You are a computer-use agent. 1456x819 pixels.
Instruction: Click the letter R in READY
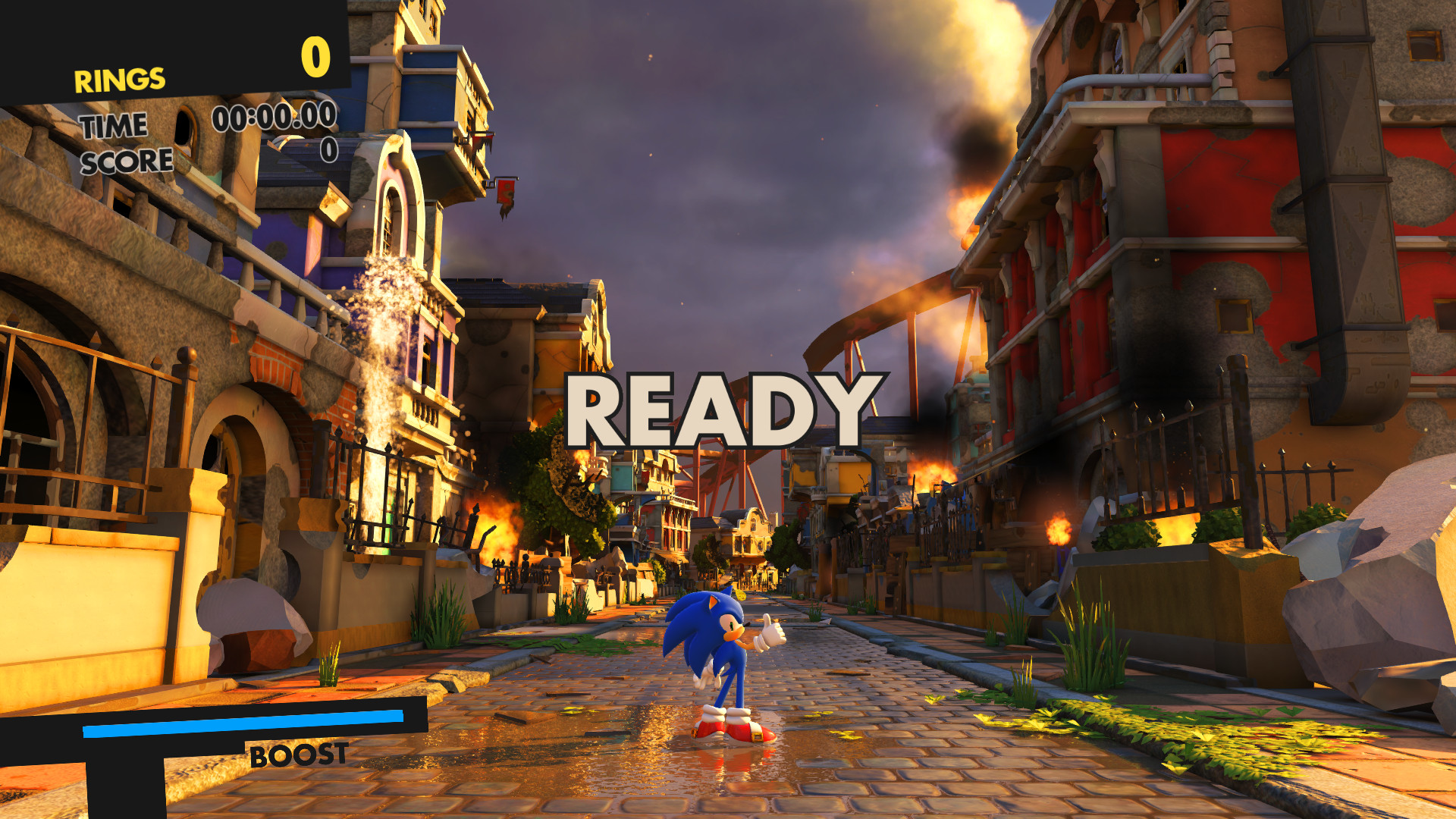599,409
